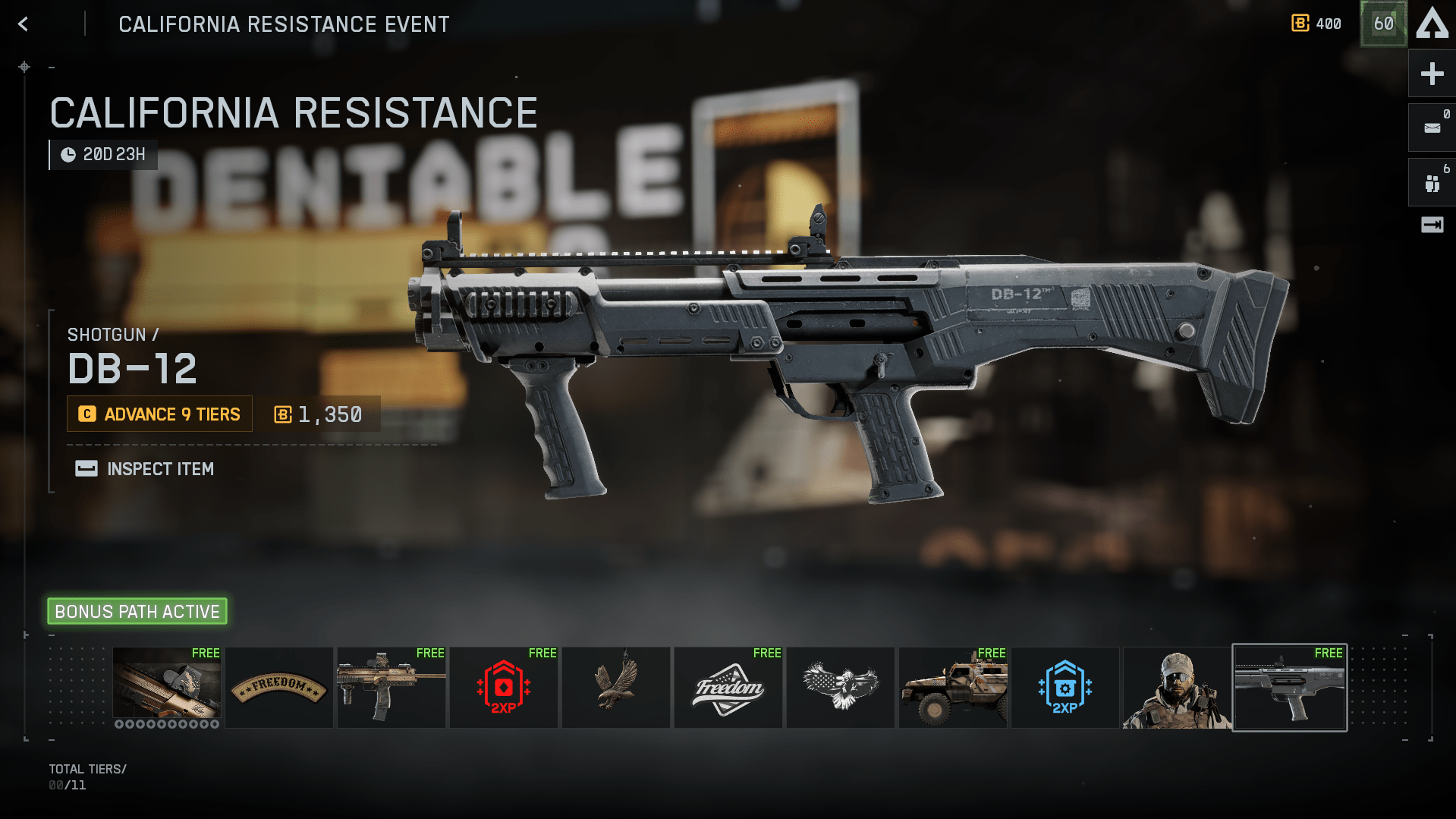Choose the submachine gun reward tile

(391, 688)
